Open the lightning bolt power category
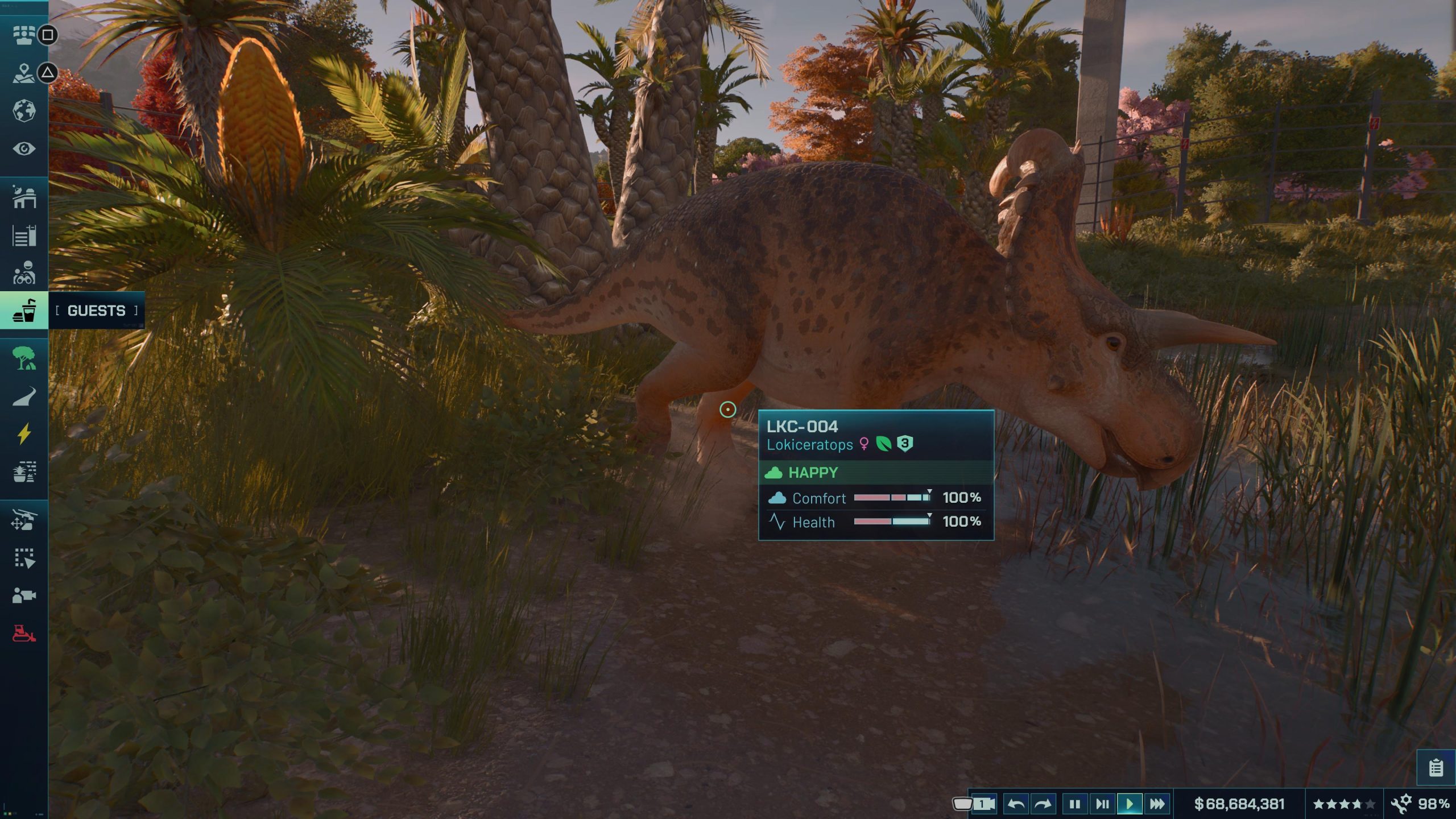The height and width of the screenshot is (819, 1456). [x=24, y=434]
